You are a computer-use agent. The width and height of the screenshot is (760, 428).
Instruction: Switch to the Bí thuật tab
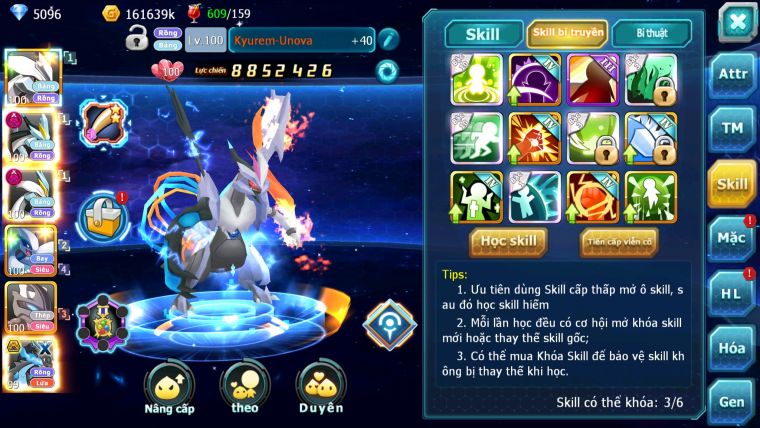(650, 34)
